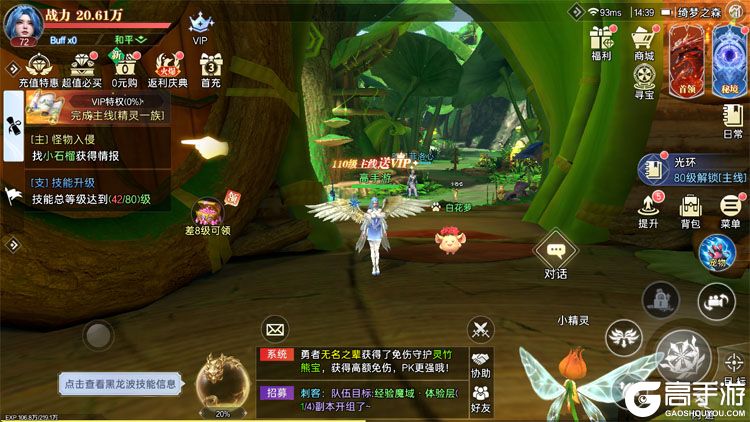750x422 pixels.
Task: Open the 商城 shop
Action: [x=644, y=42]
